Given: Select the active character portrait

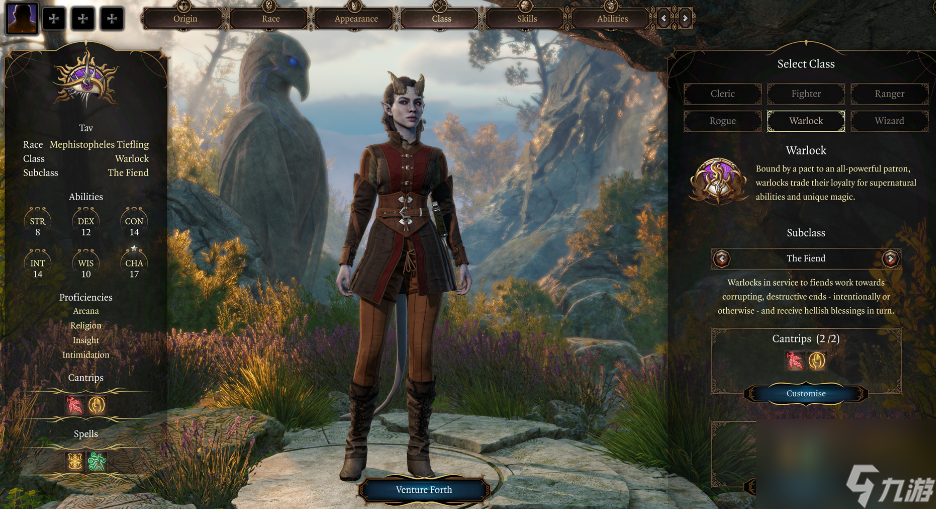Looking at the screenshot, I should [22, 17].
